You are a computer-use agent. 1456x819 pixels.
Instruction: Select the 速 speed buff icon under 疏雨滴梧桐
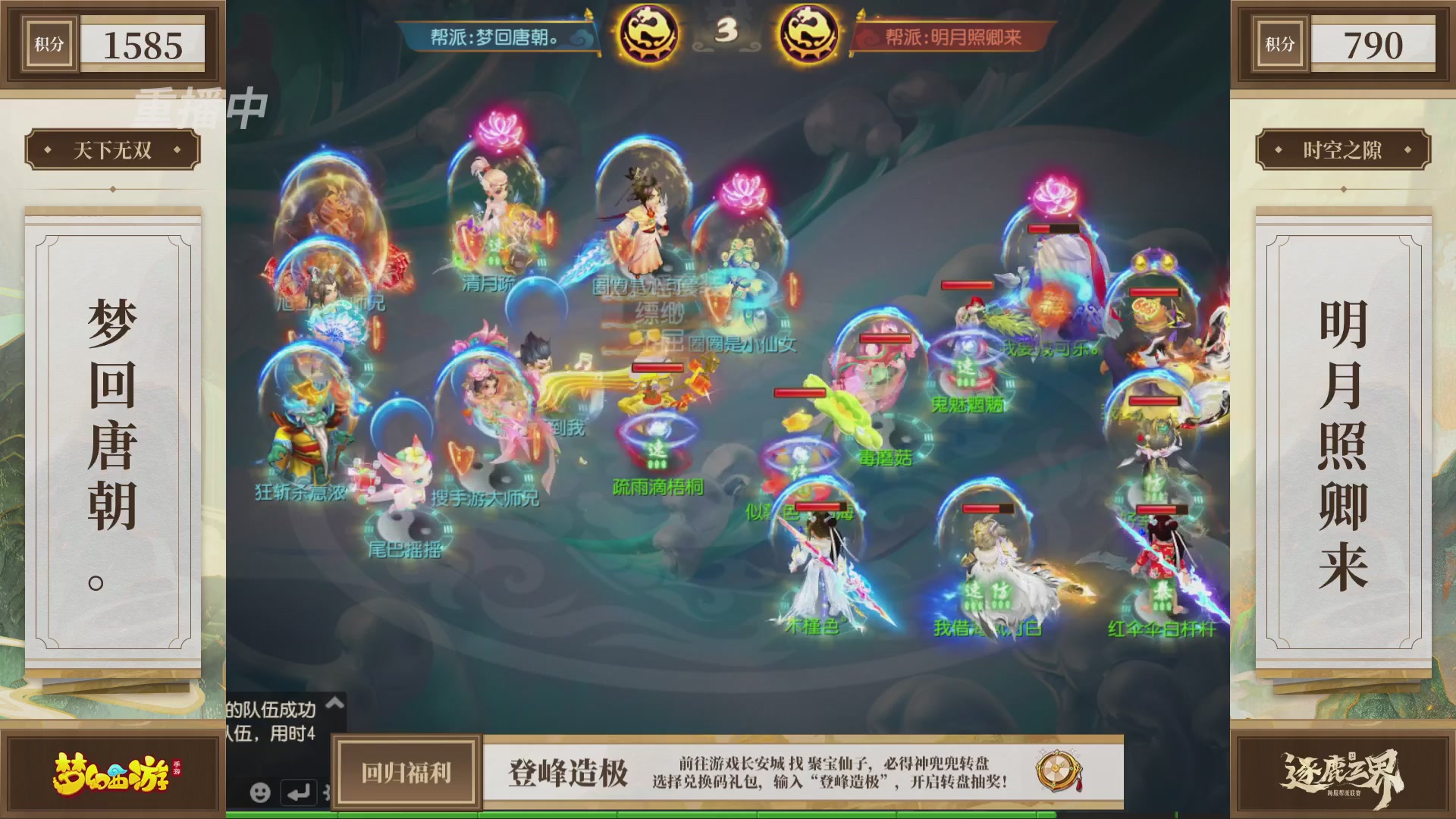pos(657,447)
